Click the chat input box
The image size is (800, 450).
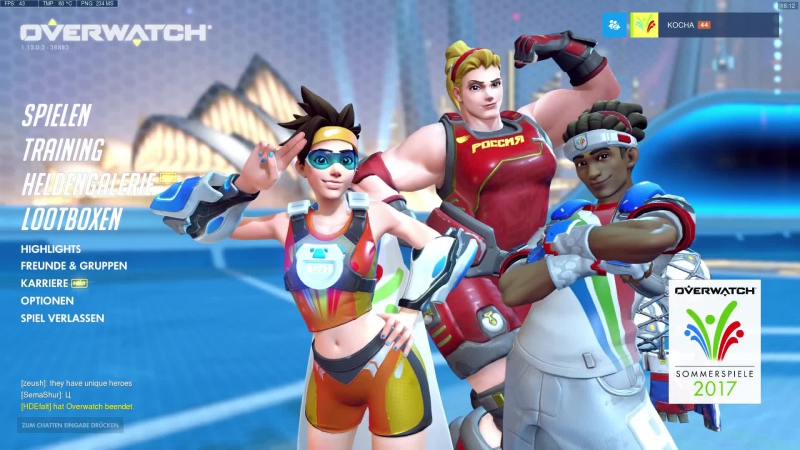coord(70,425)
